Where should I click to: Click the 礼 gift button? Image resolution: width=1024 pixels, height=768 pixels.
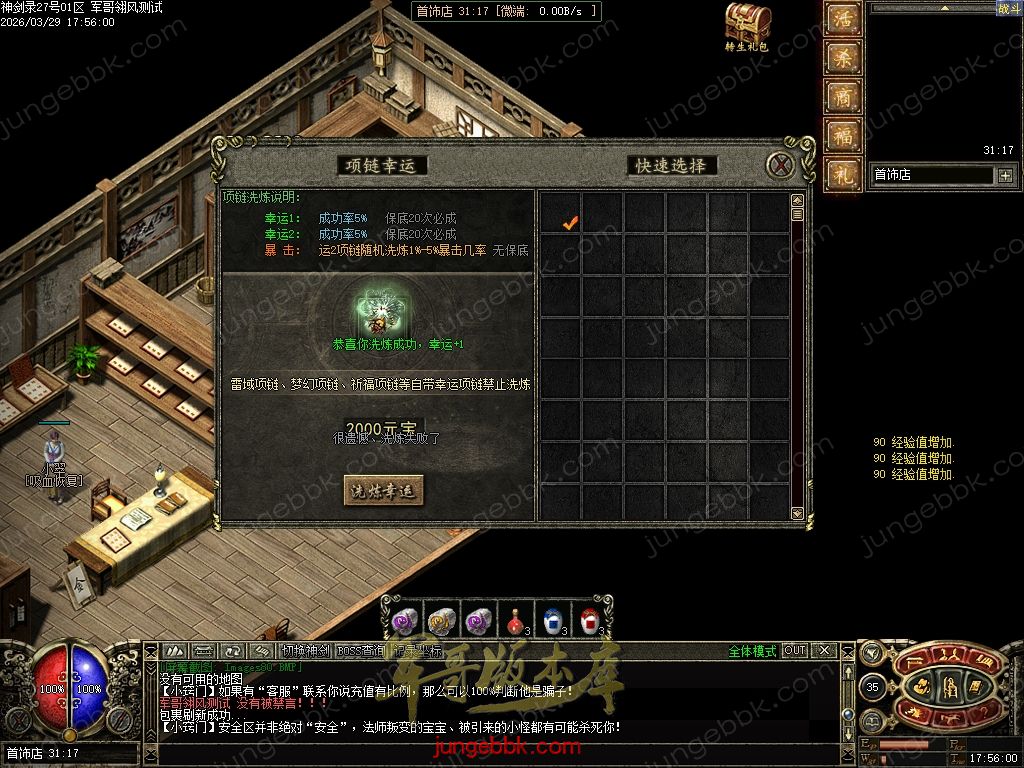point(843,174)
